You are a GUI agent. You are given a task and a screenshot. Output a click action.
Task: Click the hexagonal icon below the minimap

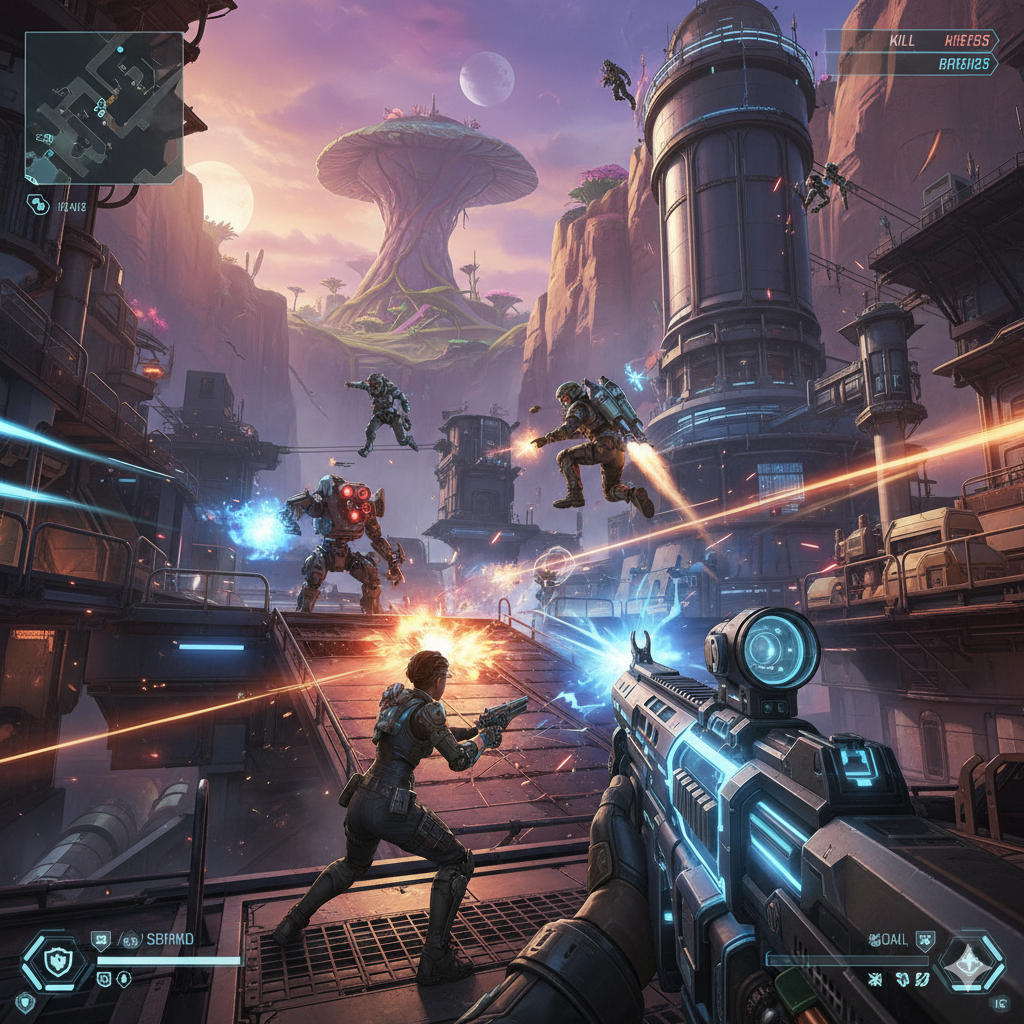pyautogui.click(x=40, y=204)
